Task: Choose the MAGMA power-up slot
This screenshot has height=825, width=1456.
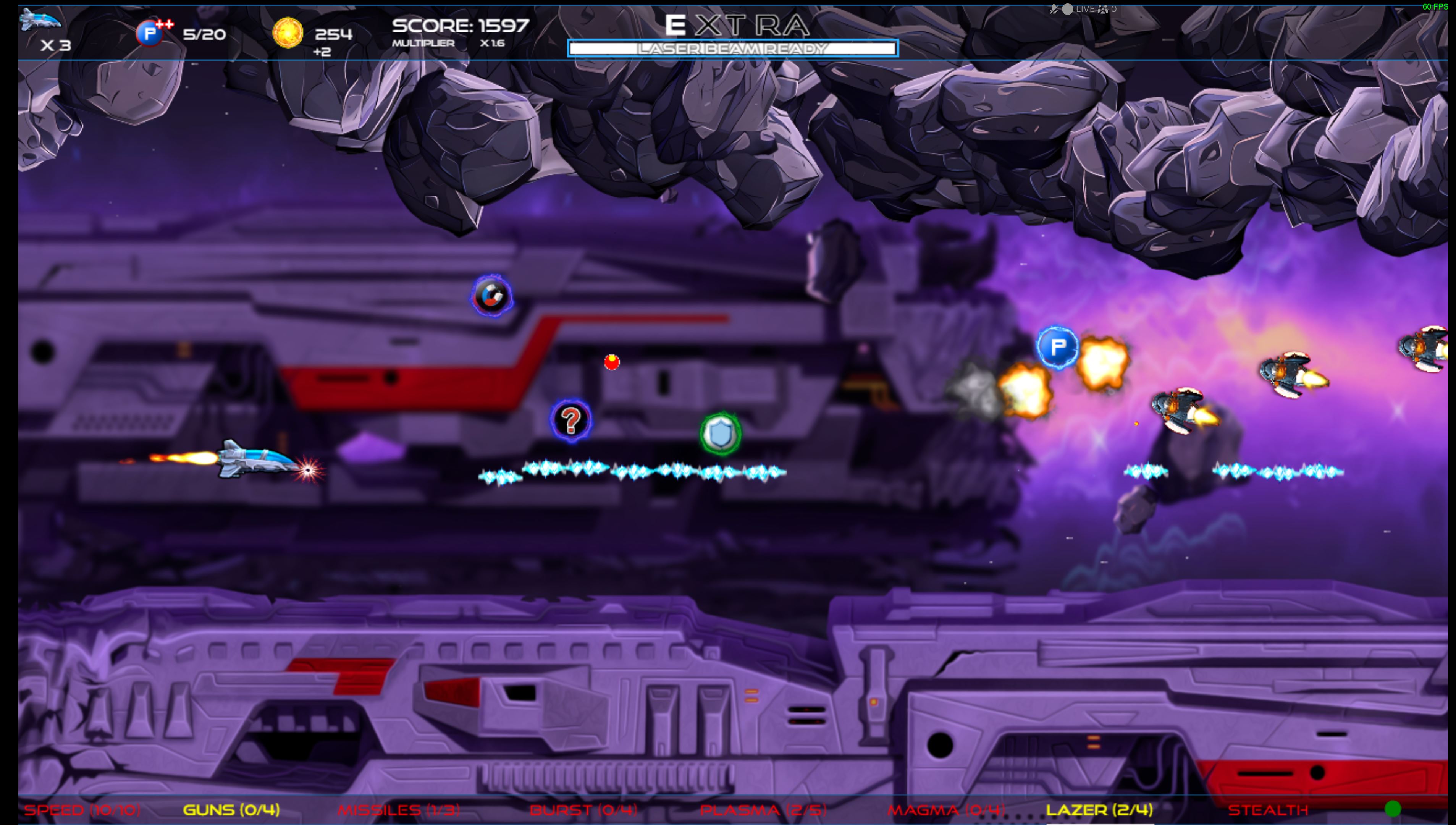Action: pyautogui.click(x=946, y=810)
